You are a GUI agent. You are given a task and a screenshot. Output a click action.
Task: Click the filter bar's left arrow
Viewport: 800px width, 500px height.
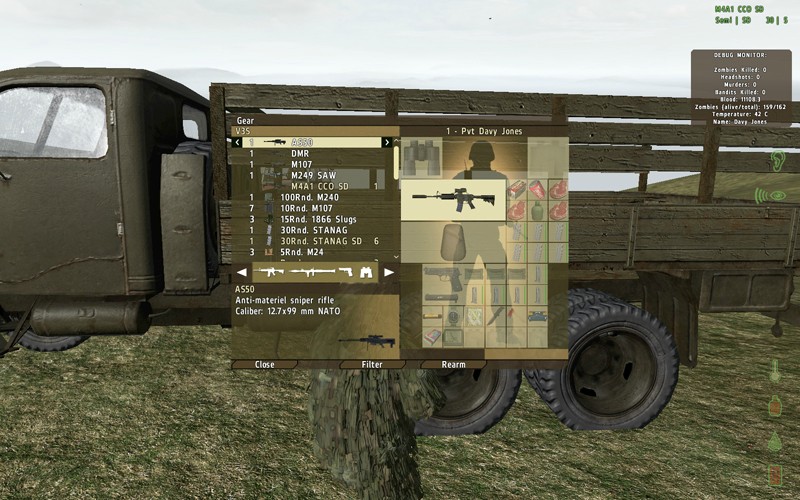[x=241, y=272]
